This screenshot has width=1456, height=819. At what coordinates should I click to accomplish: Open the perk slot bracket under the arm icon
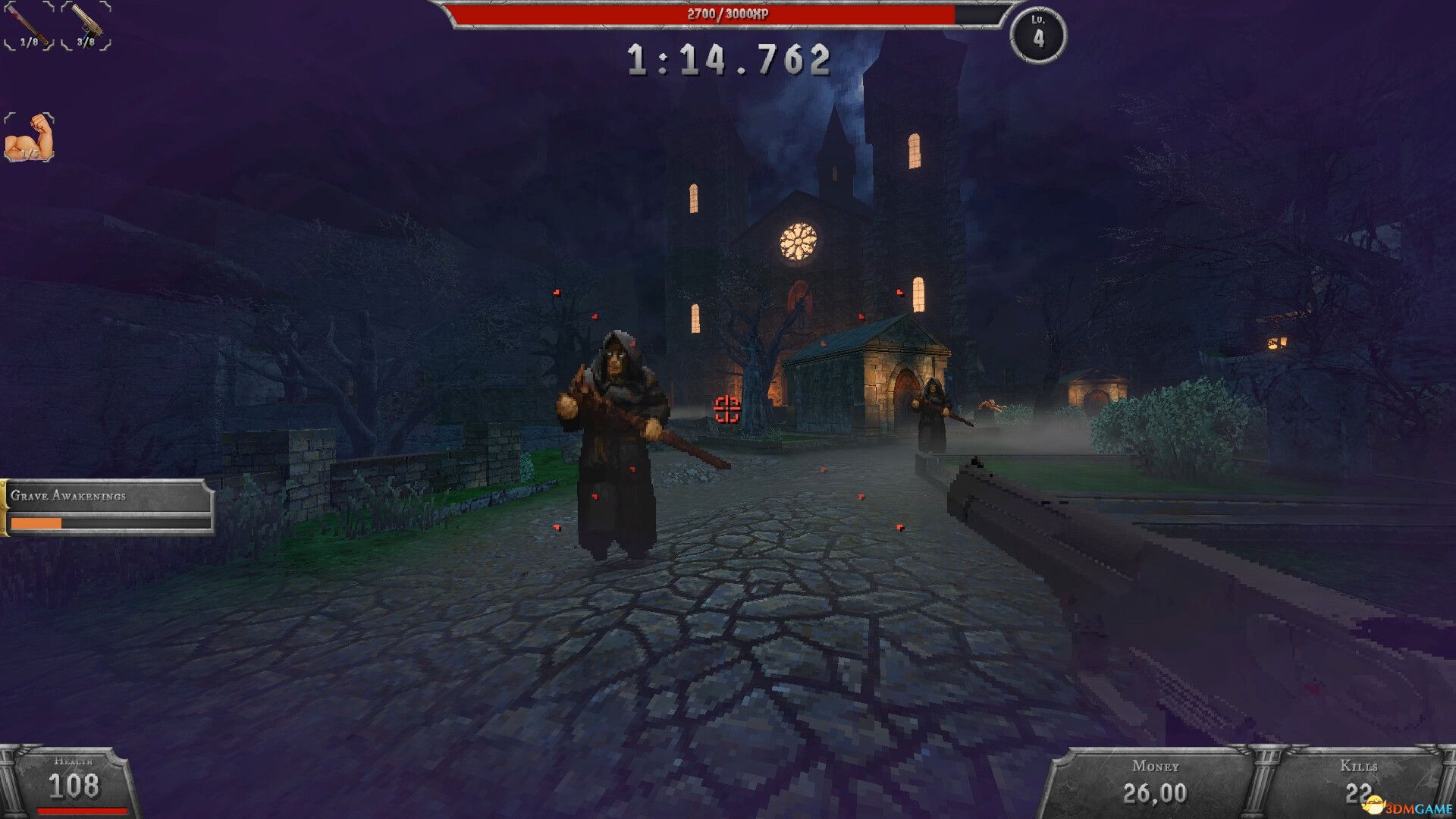point(29,136)
